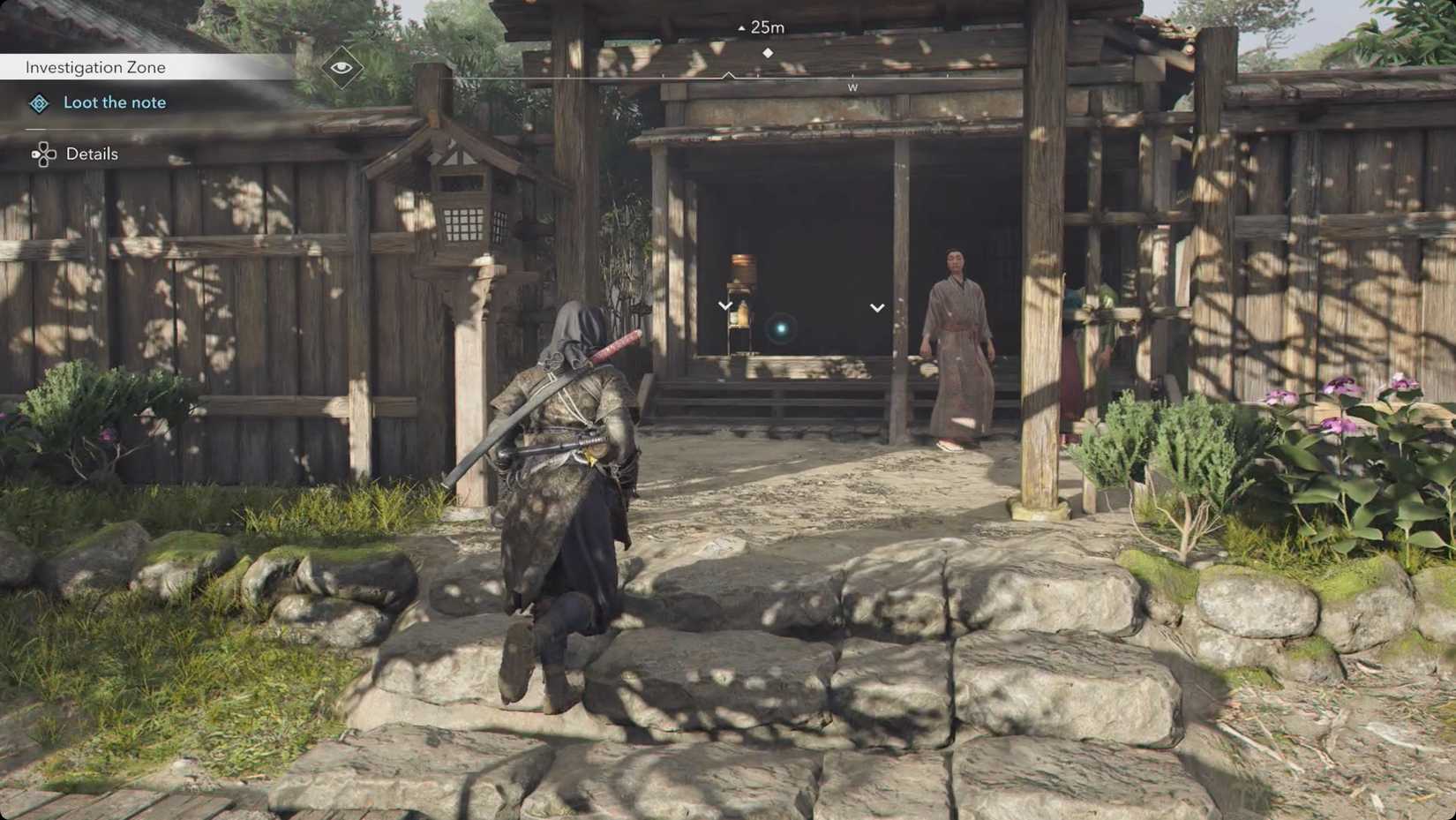1456x820 pixels.
Task: Click the glowing blue note orb on the counter
Action: click(780, 328)
